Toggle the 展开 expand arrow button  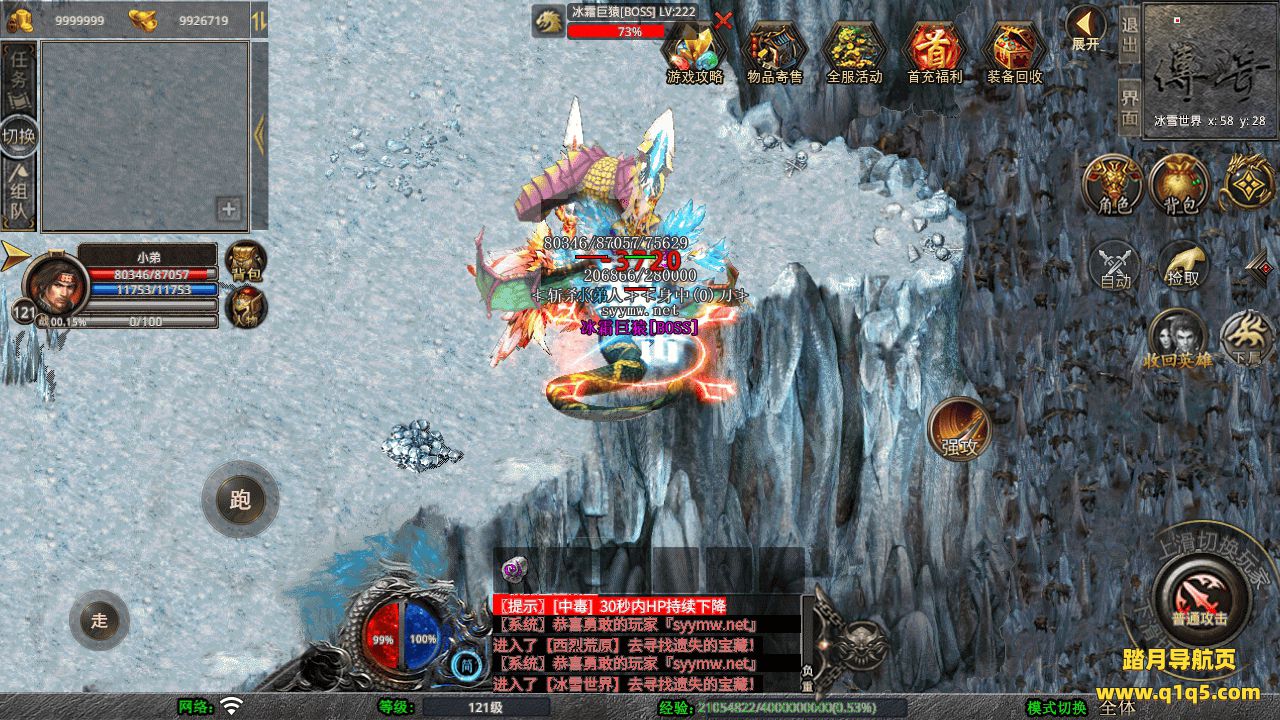[x=1085, y=27]
